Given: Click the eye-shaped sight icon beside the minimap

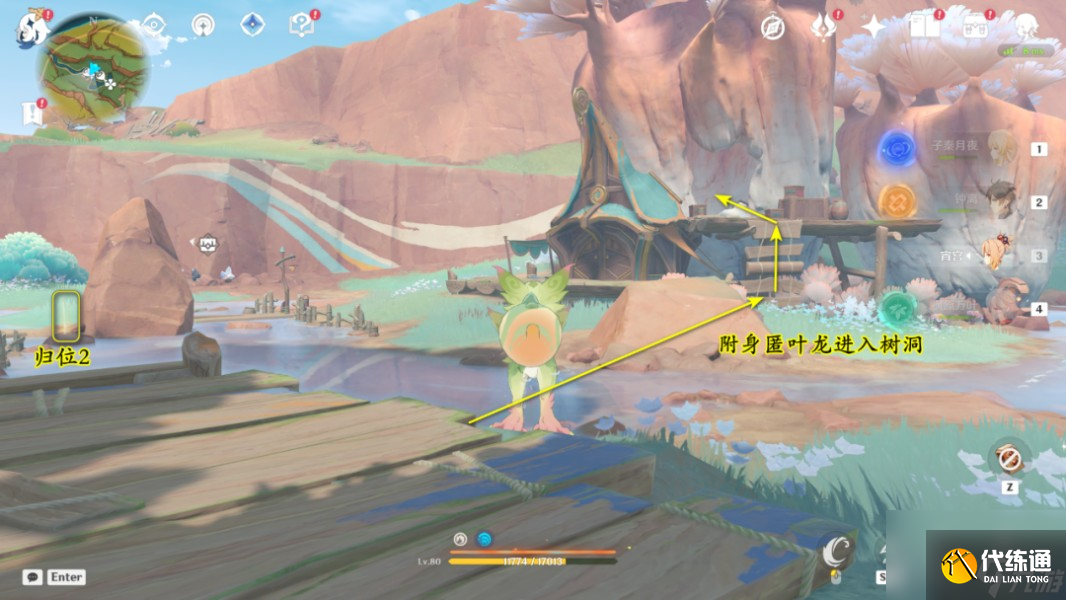Looking at the screenshot, I should pyautogui.click(x=153, y=26).
